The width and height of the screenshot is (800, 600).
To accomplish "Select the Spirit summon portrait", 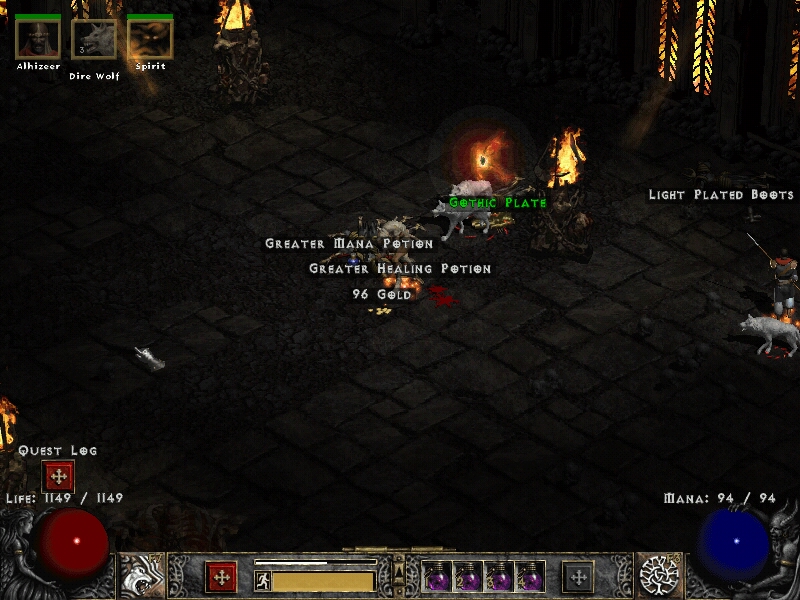I will point(150,39).
